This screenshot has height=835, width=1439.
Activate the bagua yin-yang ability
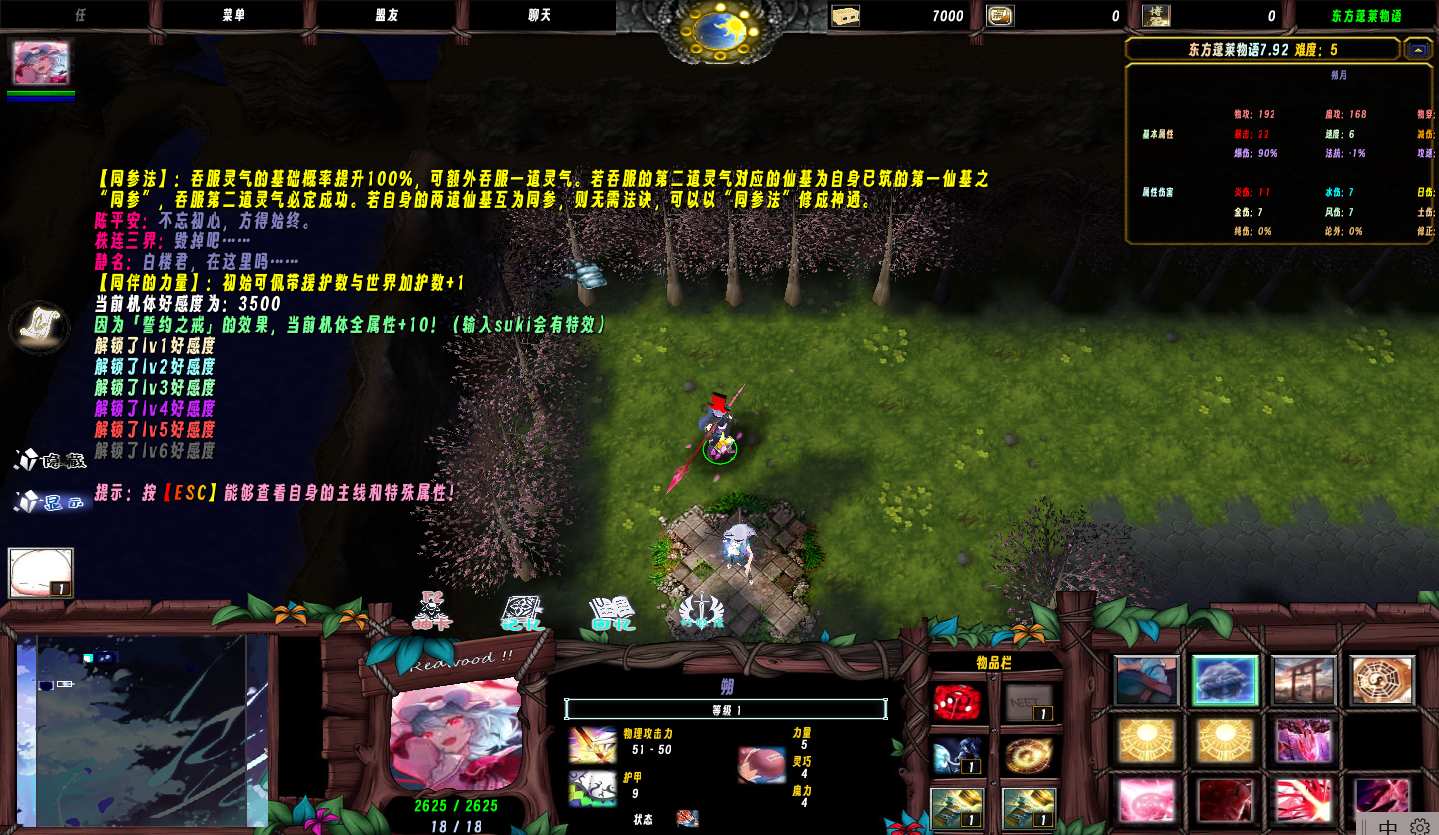point(1382,681)
